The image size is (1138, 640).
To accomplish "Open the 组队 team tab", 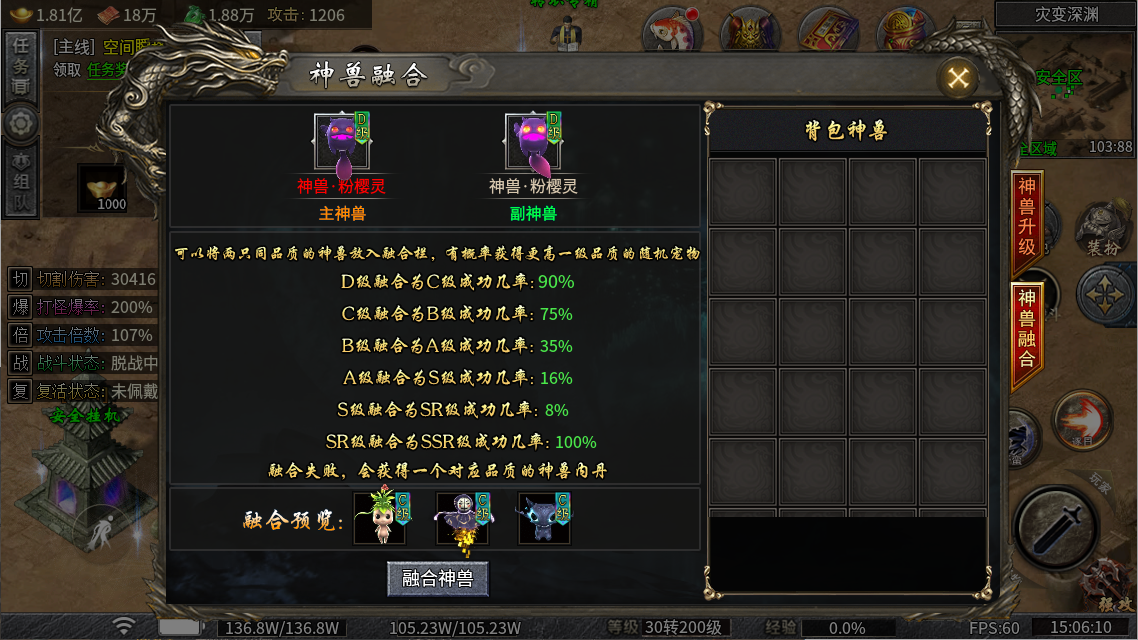I will click(x=19, y=183).
